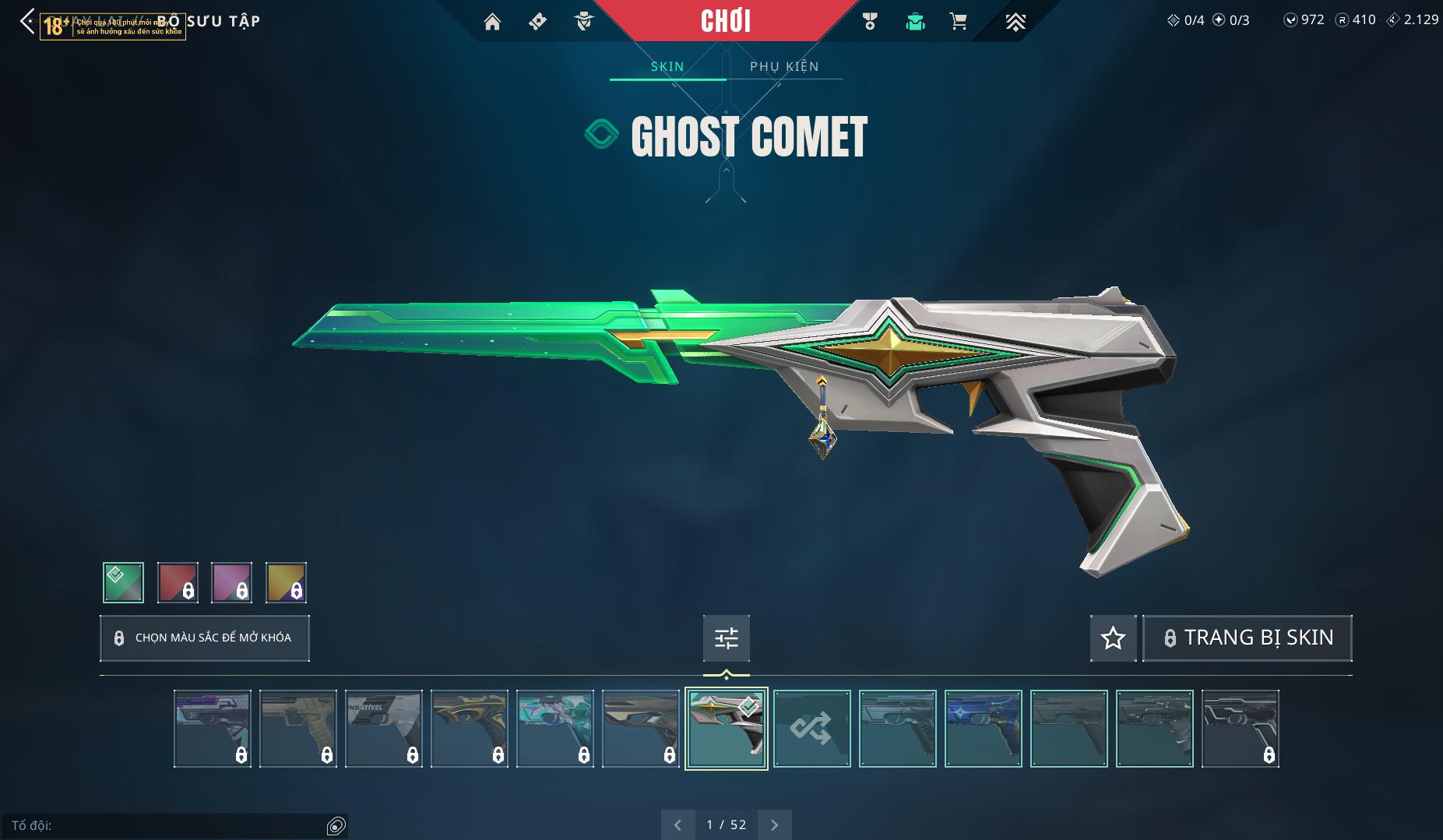Click the red CHƠI play button
The image size is (1443, 840).
(726, 21)
